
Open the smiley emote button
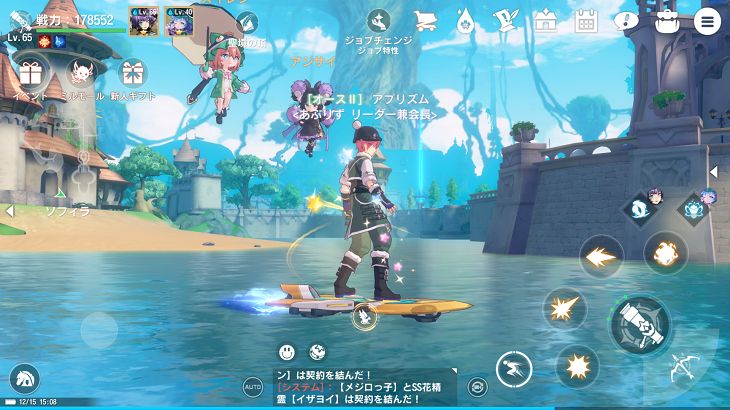(x=288, y=351)
